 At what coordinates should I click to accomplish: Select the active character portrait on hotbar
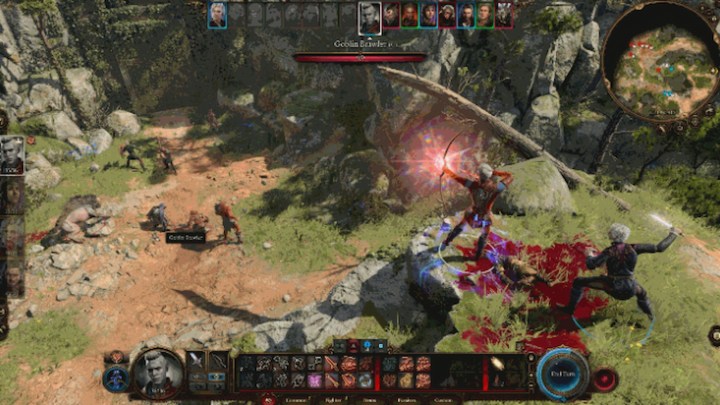(158, 373)
